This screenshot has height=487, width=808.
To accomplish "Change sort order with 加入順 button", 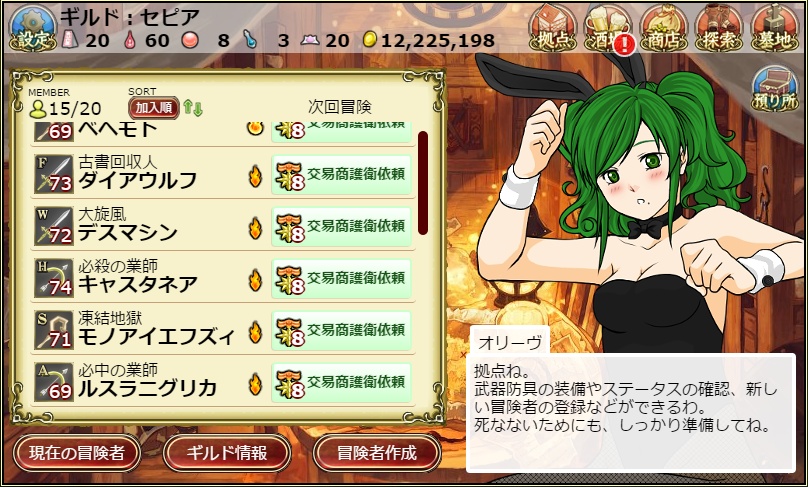I will click(x=153, y=108).
